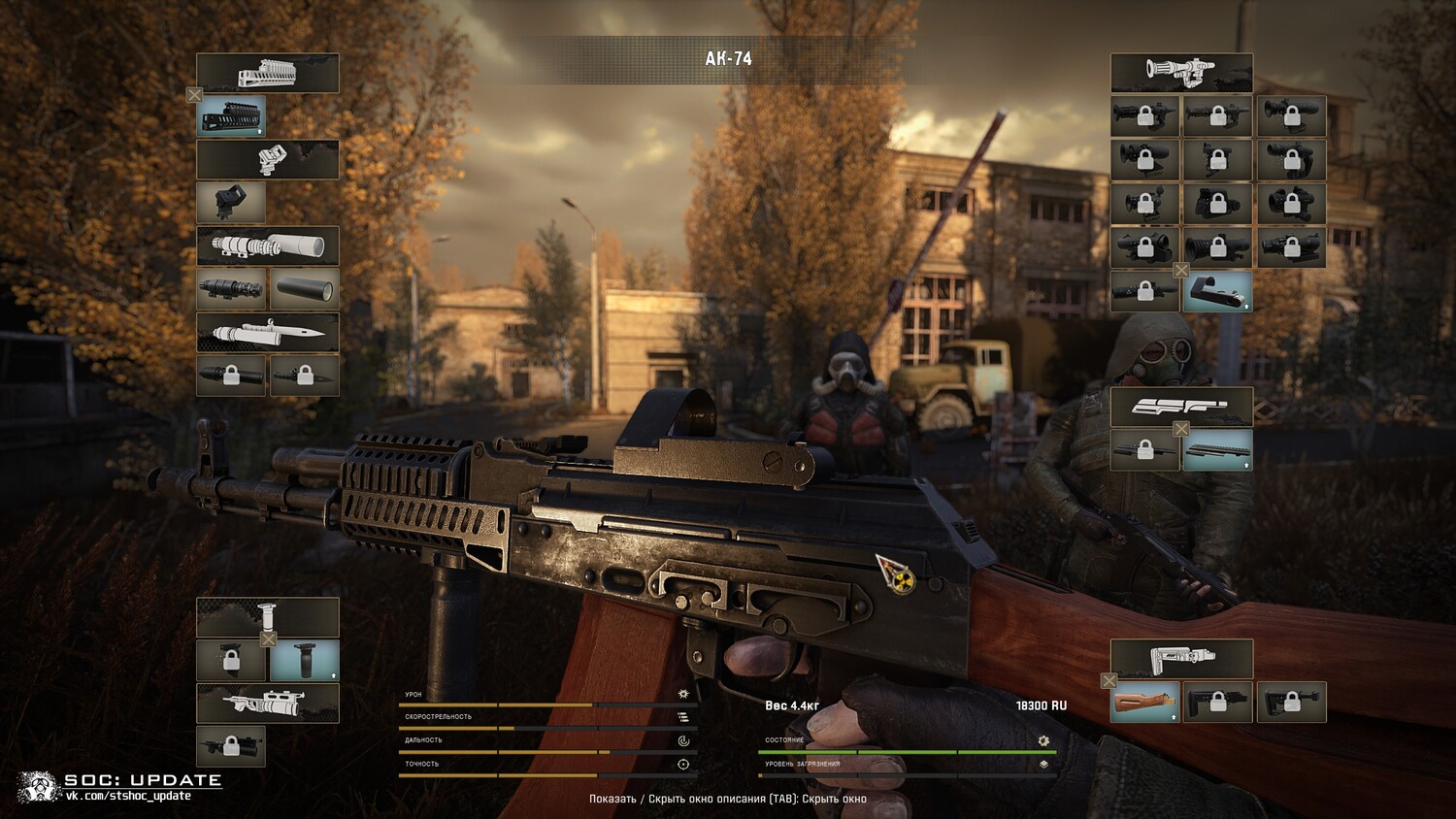
Task: Remove the installed rail with its X button
Action: [1181, 429]
